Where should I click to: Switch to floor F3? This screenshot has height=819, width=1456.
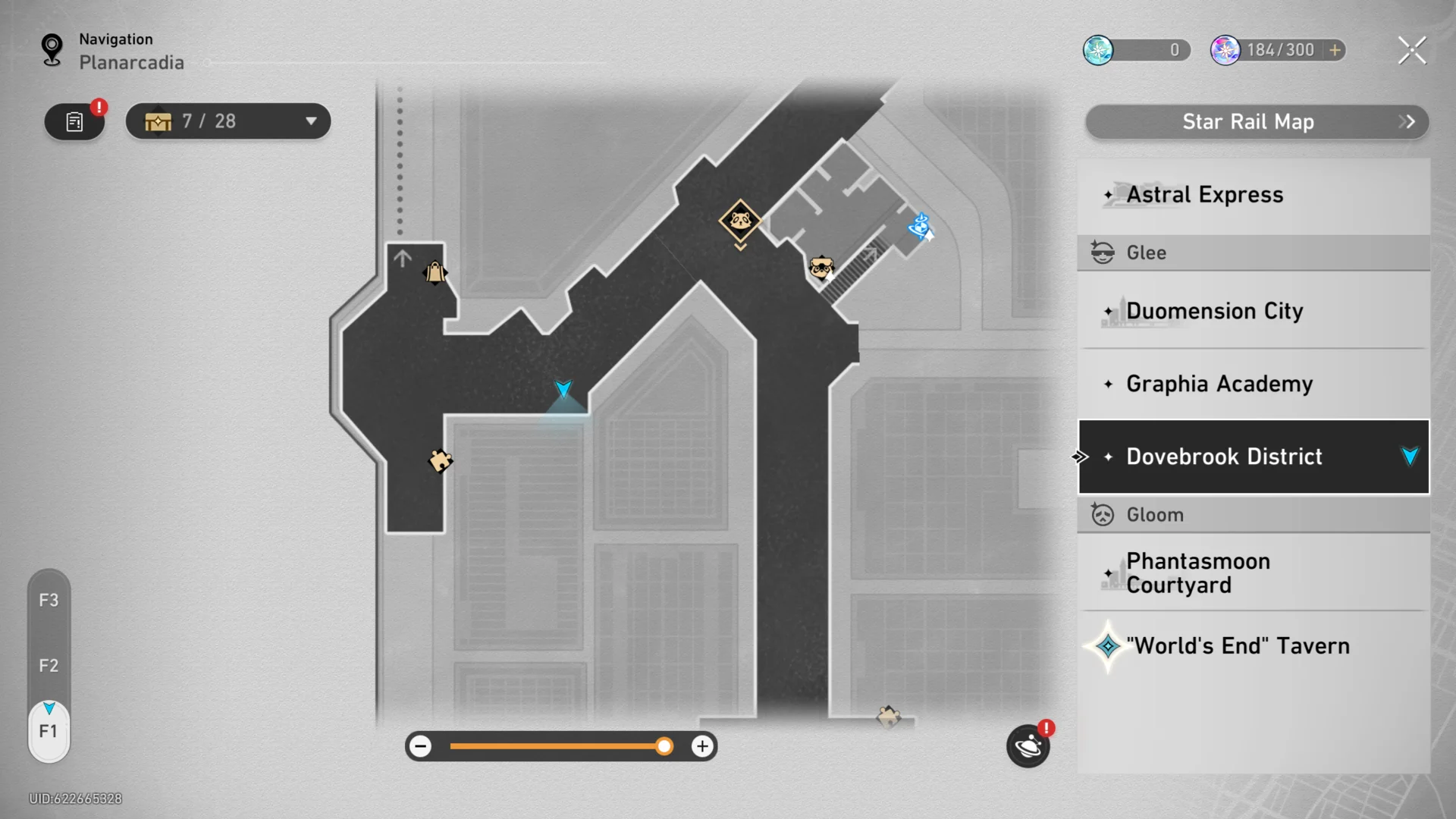(49, 599)
